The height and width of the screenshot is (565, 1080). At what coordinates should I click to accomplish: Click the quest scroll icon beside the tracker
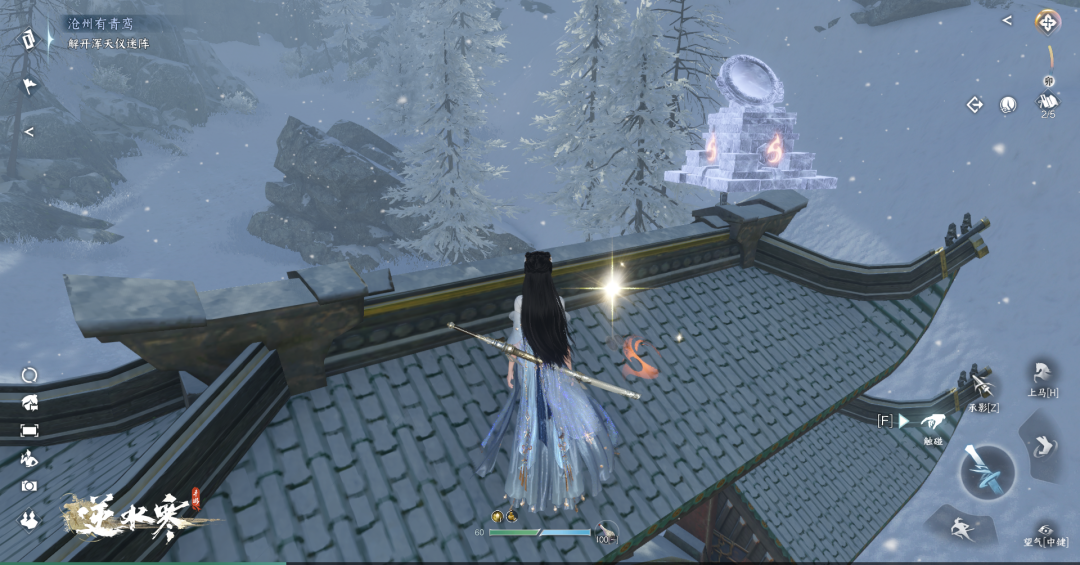(28, 39)
